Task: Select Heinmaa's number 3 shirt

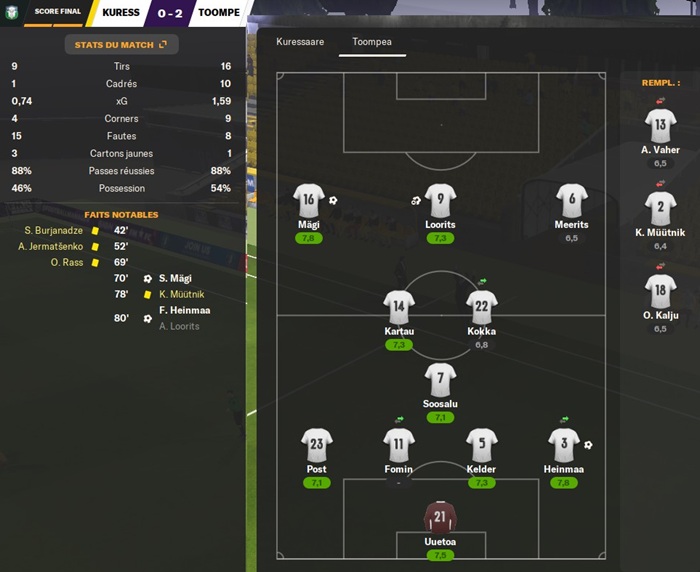Action: 564,445
